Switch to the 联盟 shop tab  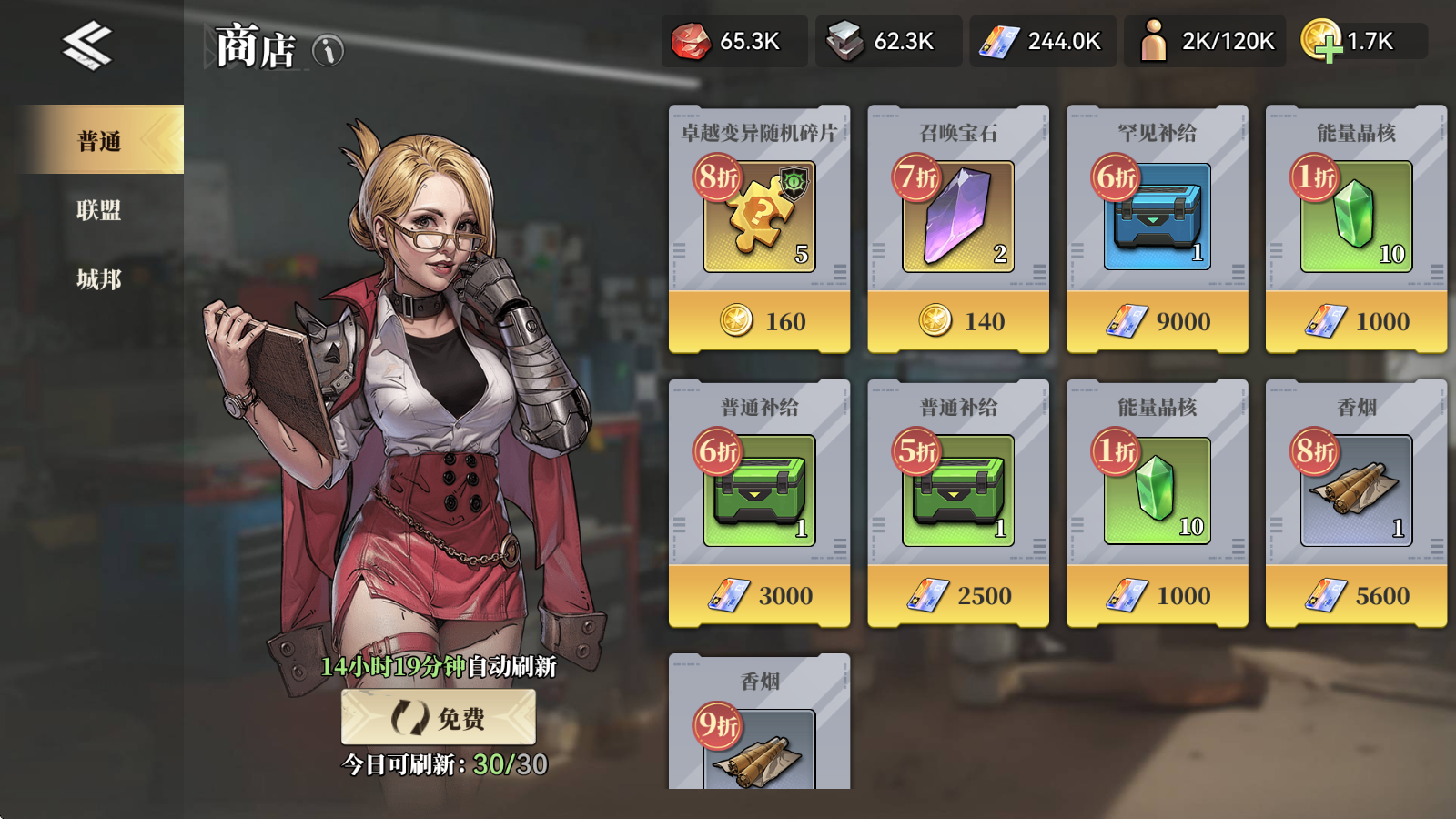98,210
